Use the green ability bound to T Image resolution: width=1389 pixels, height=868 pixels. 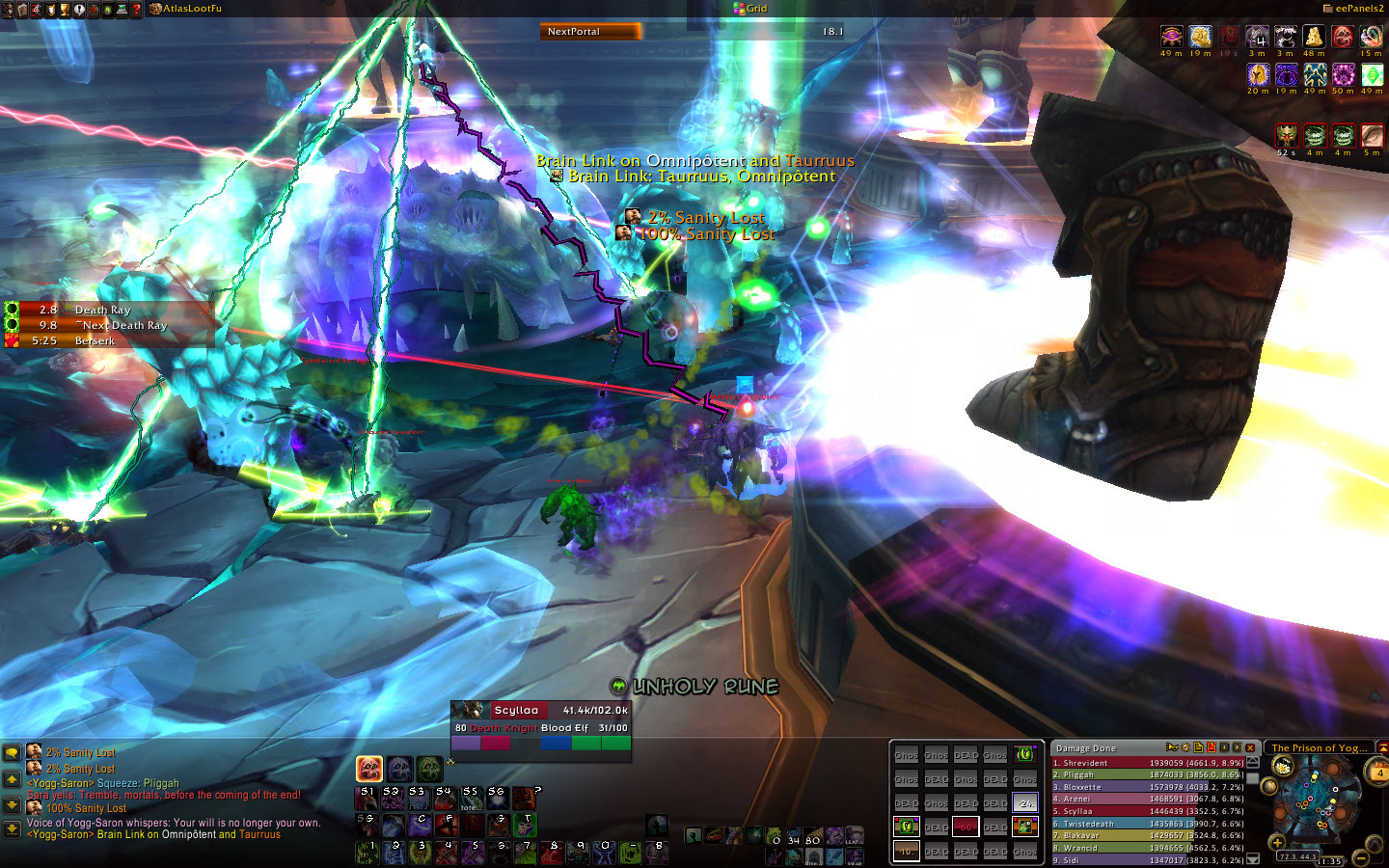[524, 825]
